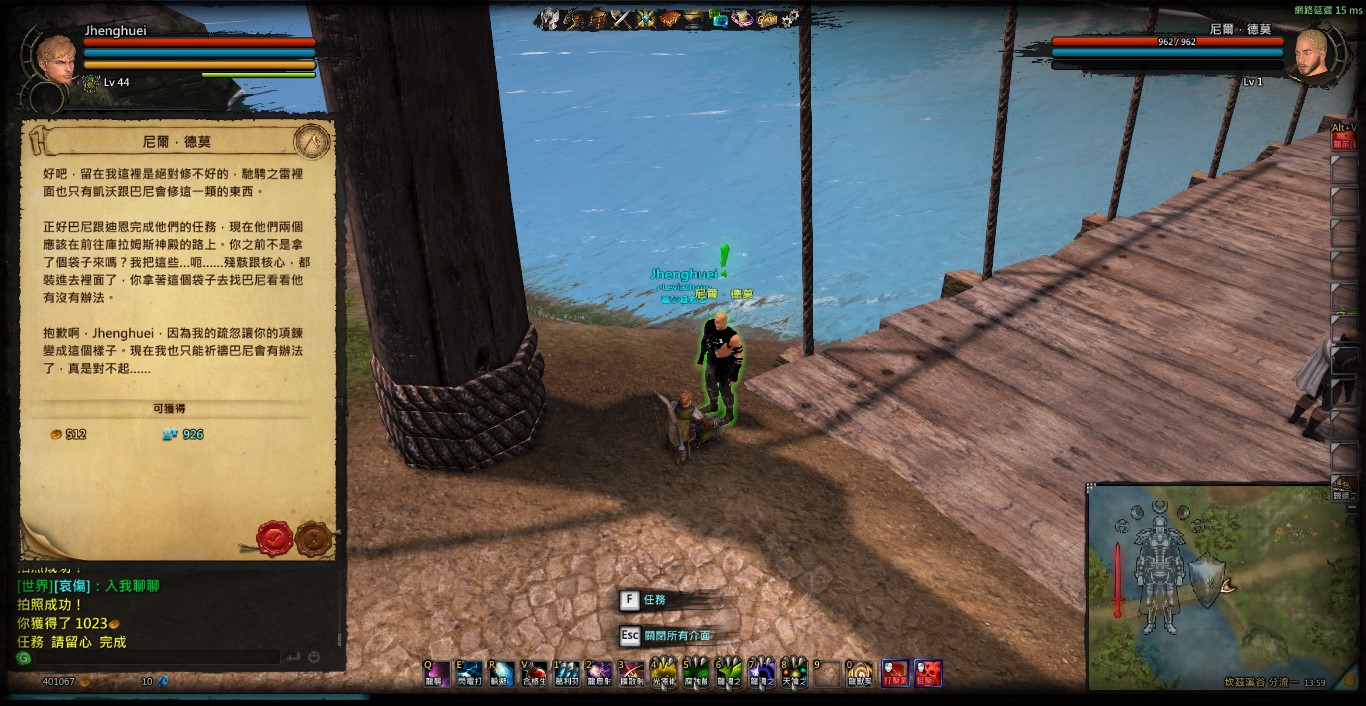The height and width of the screenshot is (706, 1366).
Task: Open the emoji picker in chat
Action: (314, 657)
